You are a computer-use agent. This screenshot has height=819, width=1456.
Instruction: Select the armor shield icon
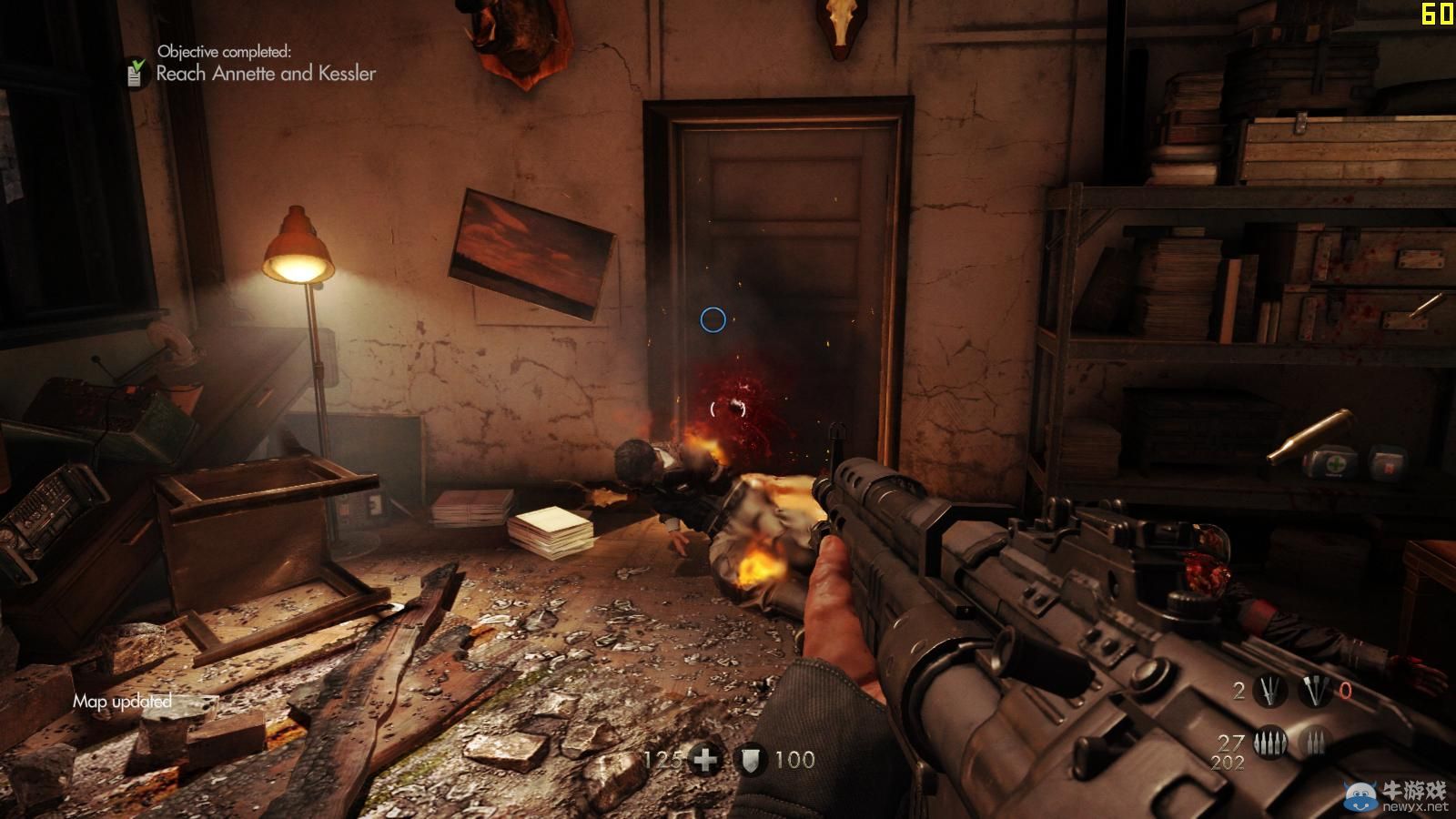[751, 760]
